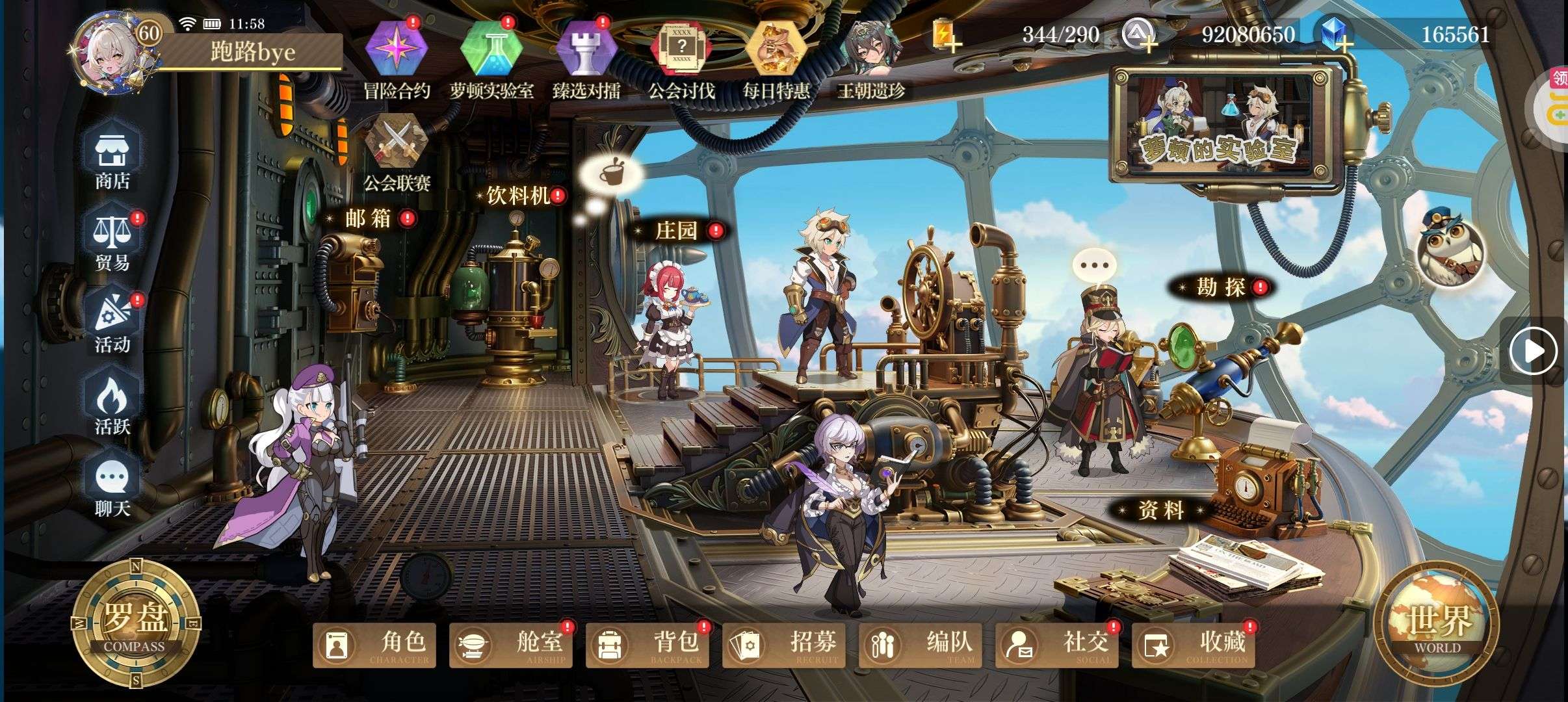
Task: Open the 招募 Recruit screen
Action: point(784,645)
